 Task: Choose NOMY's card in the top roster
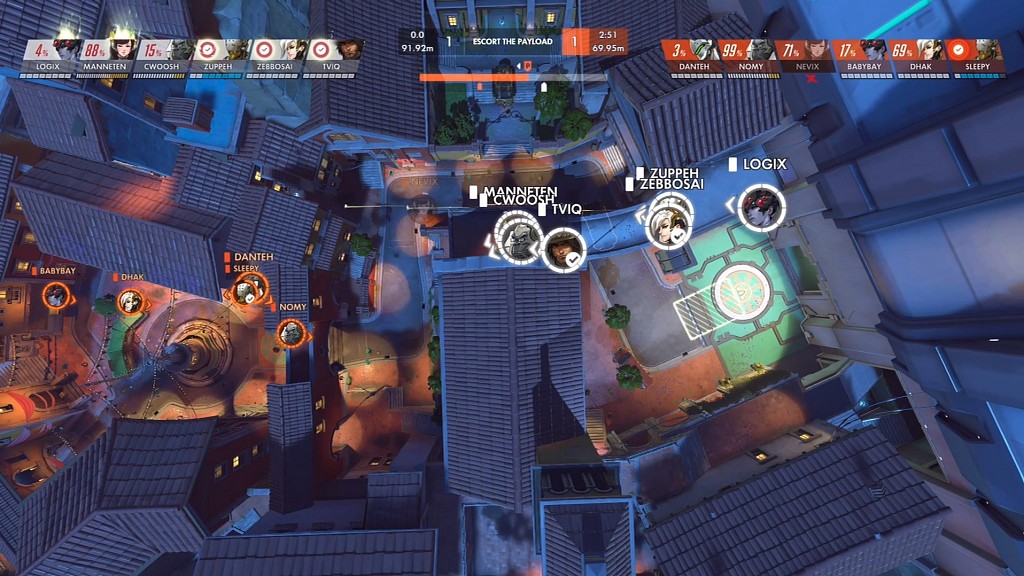[x=748, y=55]
